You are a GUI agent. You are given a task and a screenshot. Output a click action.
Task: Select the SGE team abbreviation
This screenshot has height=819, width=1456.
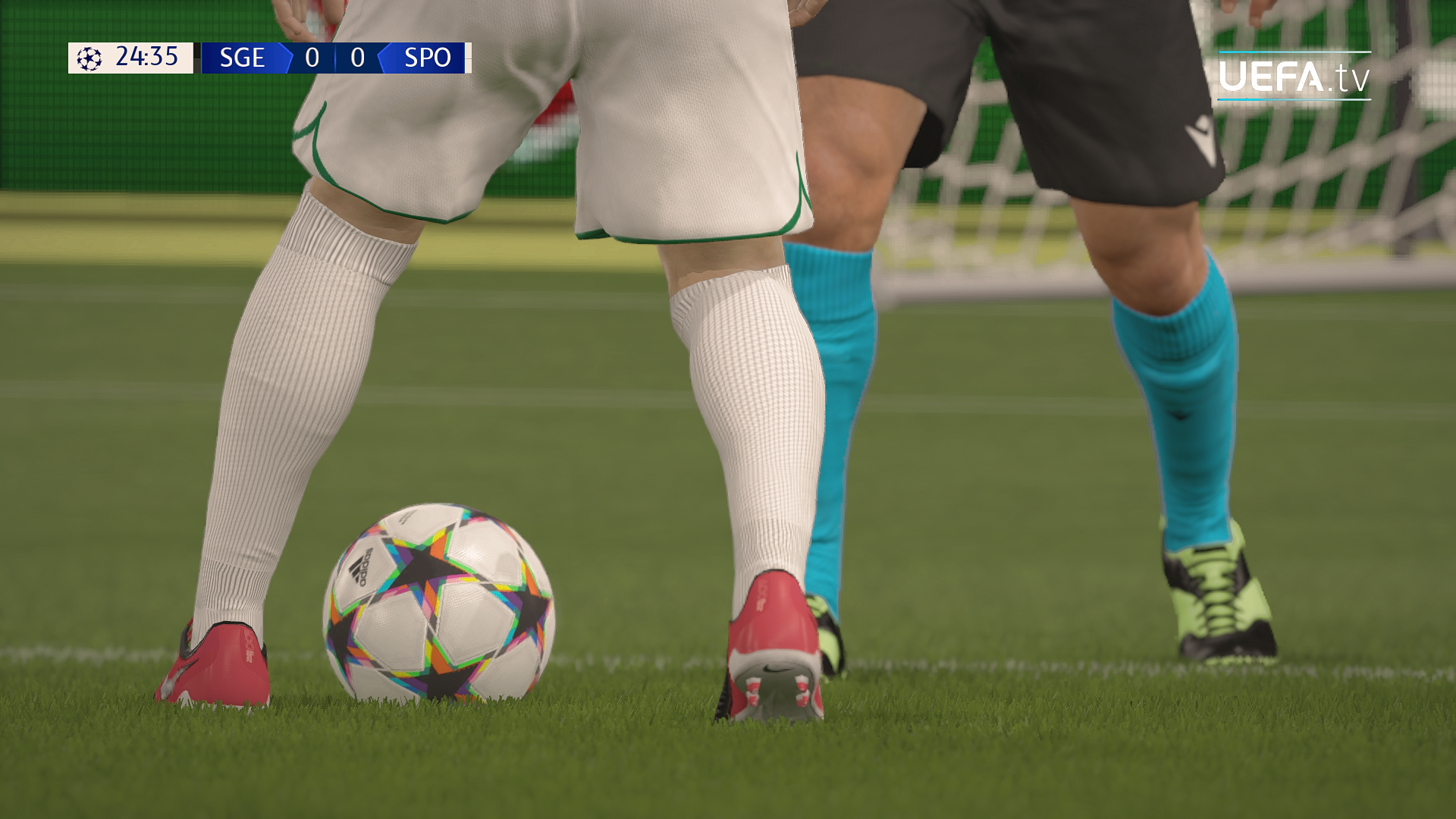pyautogui.click(x=243, y=57)
